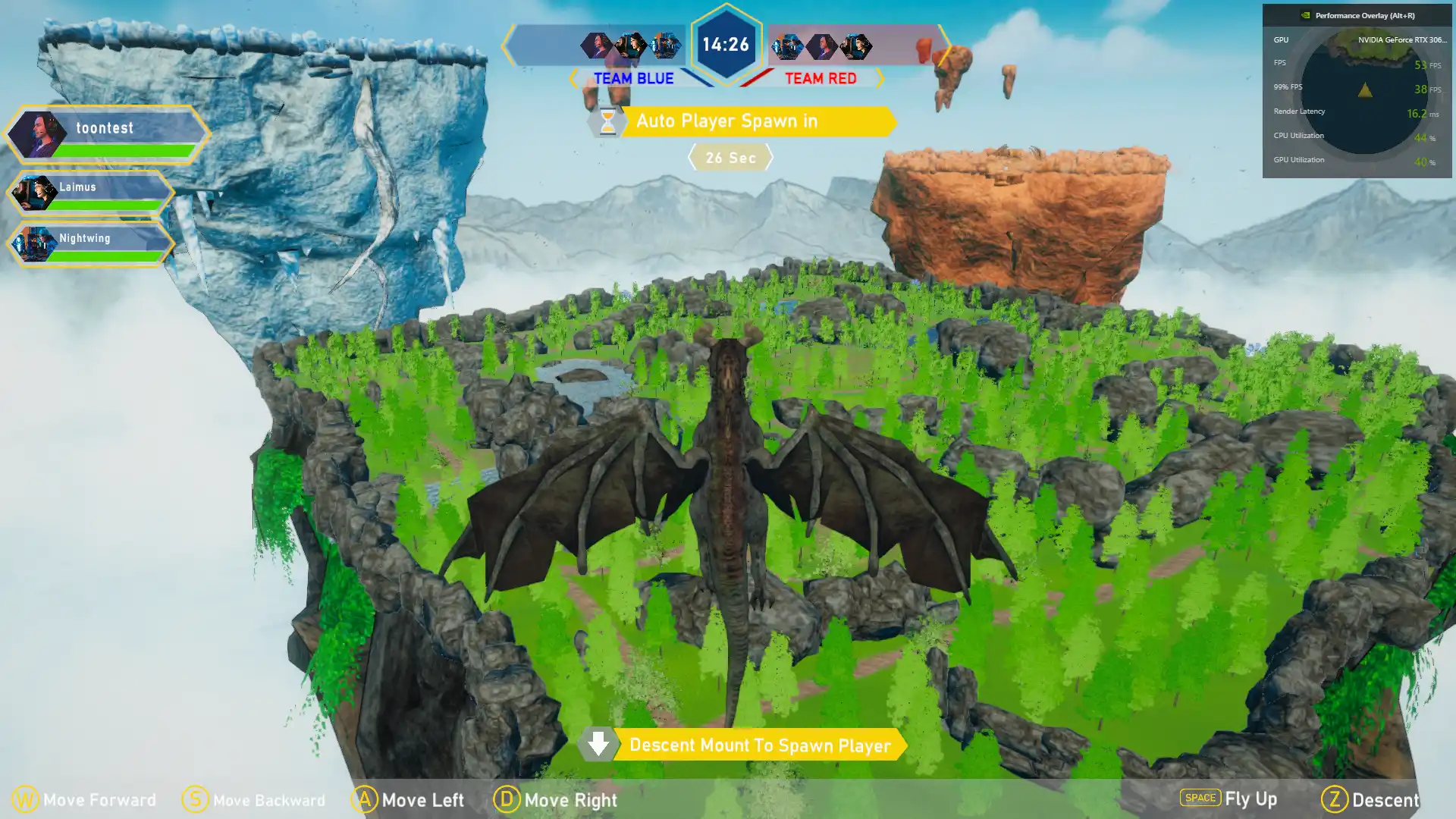Choose Nightwing's player row
Screen dimensions: 1456x819
coord(91,243)
